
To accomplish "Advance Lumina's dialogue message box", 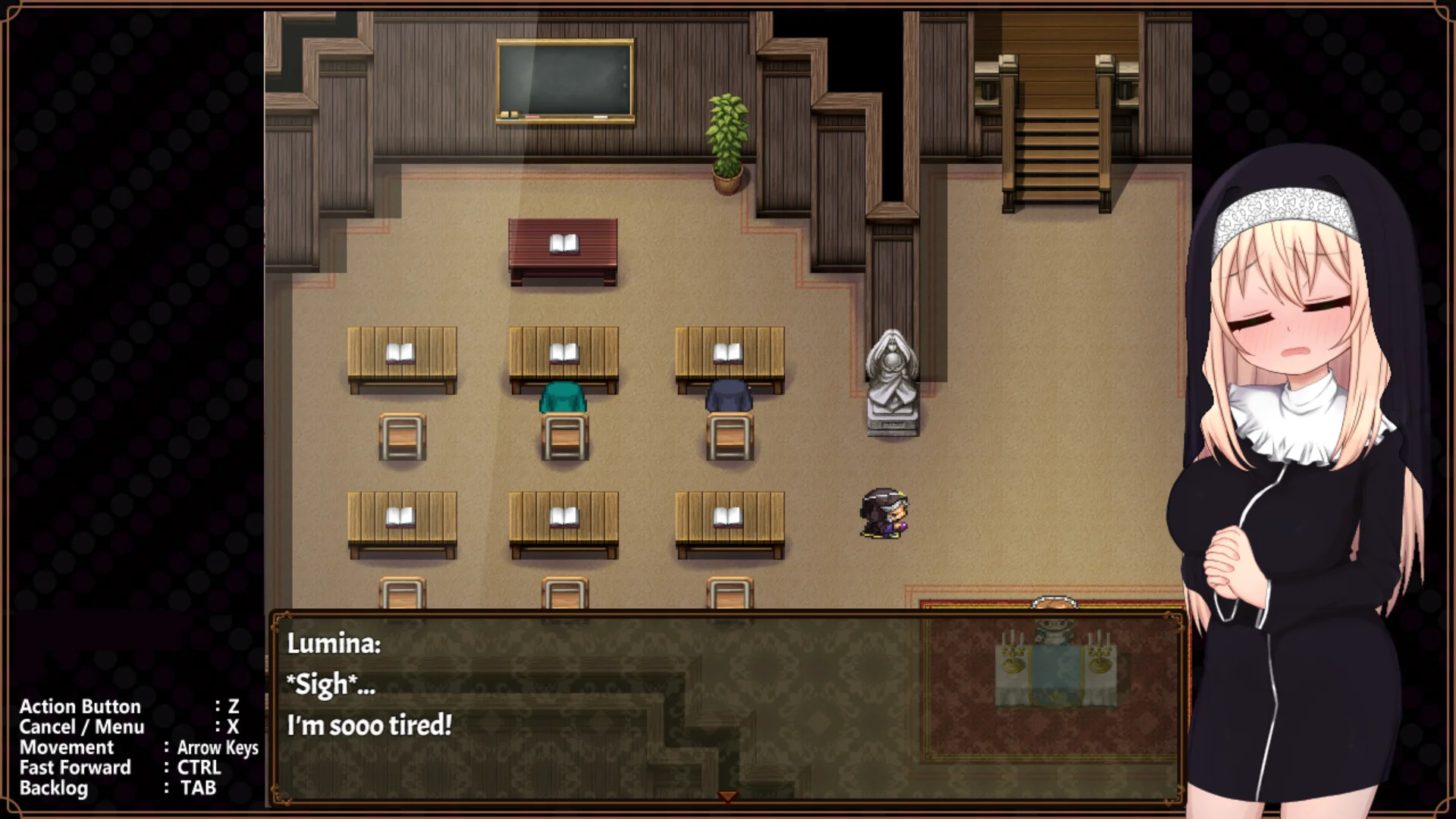I will (726, 707).
